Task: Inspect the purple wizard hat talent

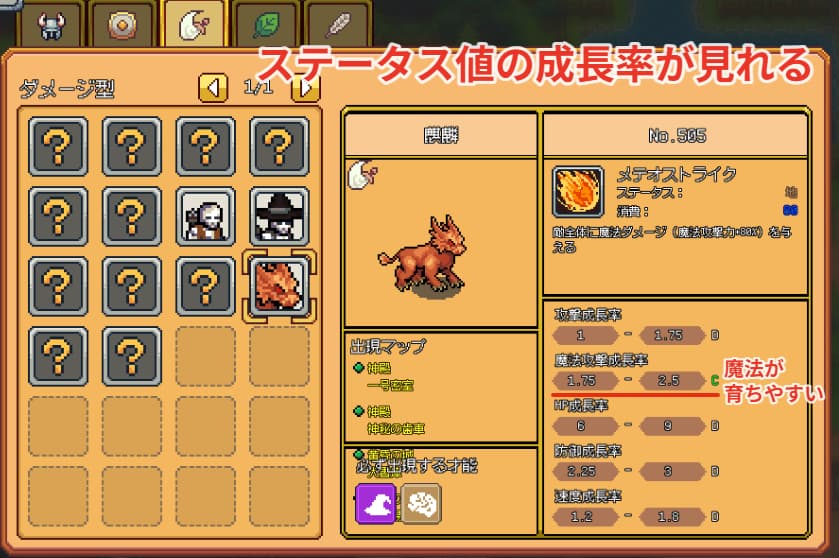Action: 375,503
